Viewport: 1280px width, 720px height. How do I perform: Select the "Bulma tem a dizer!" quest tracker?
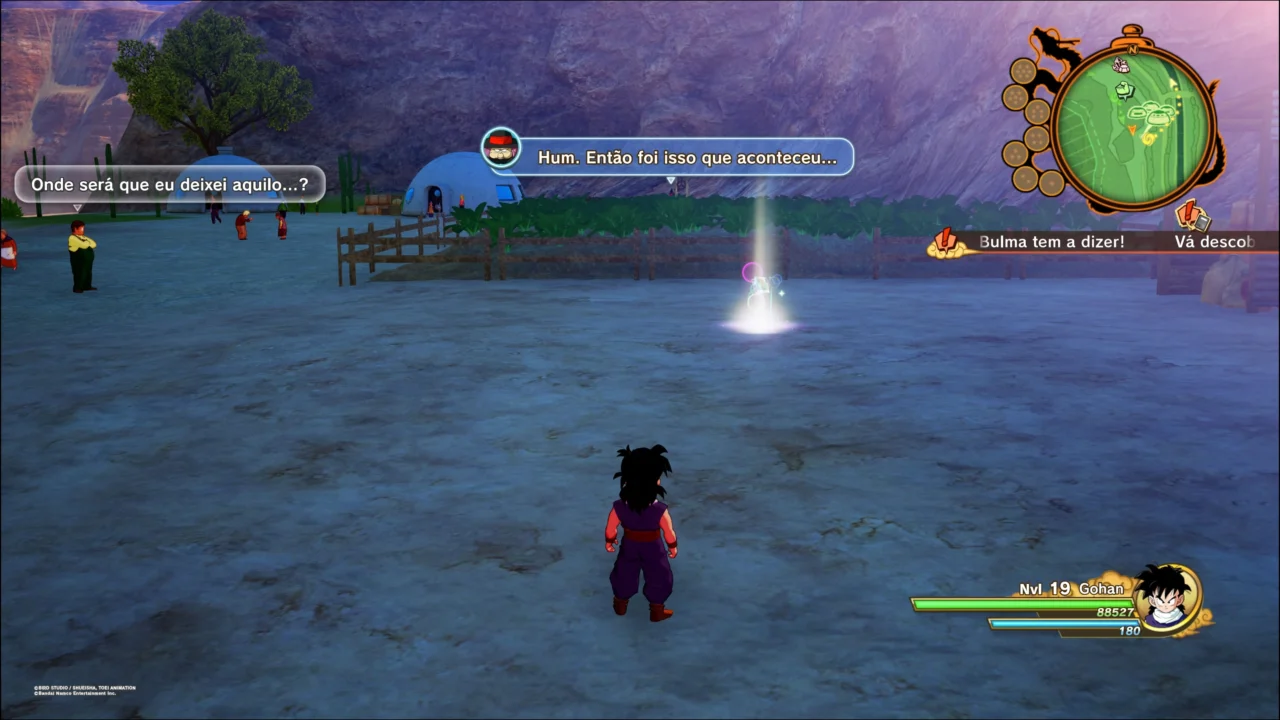coord(1050,242)
